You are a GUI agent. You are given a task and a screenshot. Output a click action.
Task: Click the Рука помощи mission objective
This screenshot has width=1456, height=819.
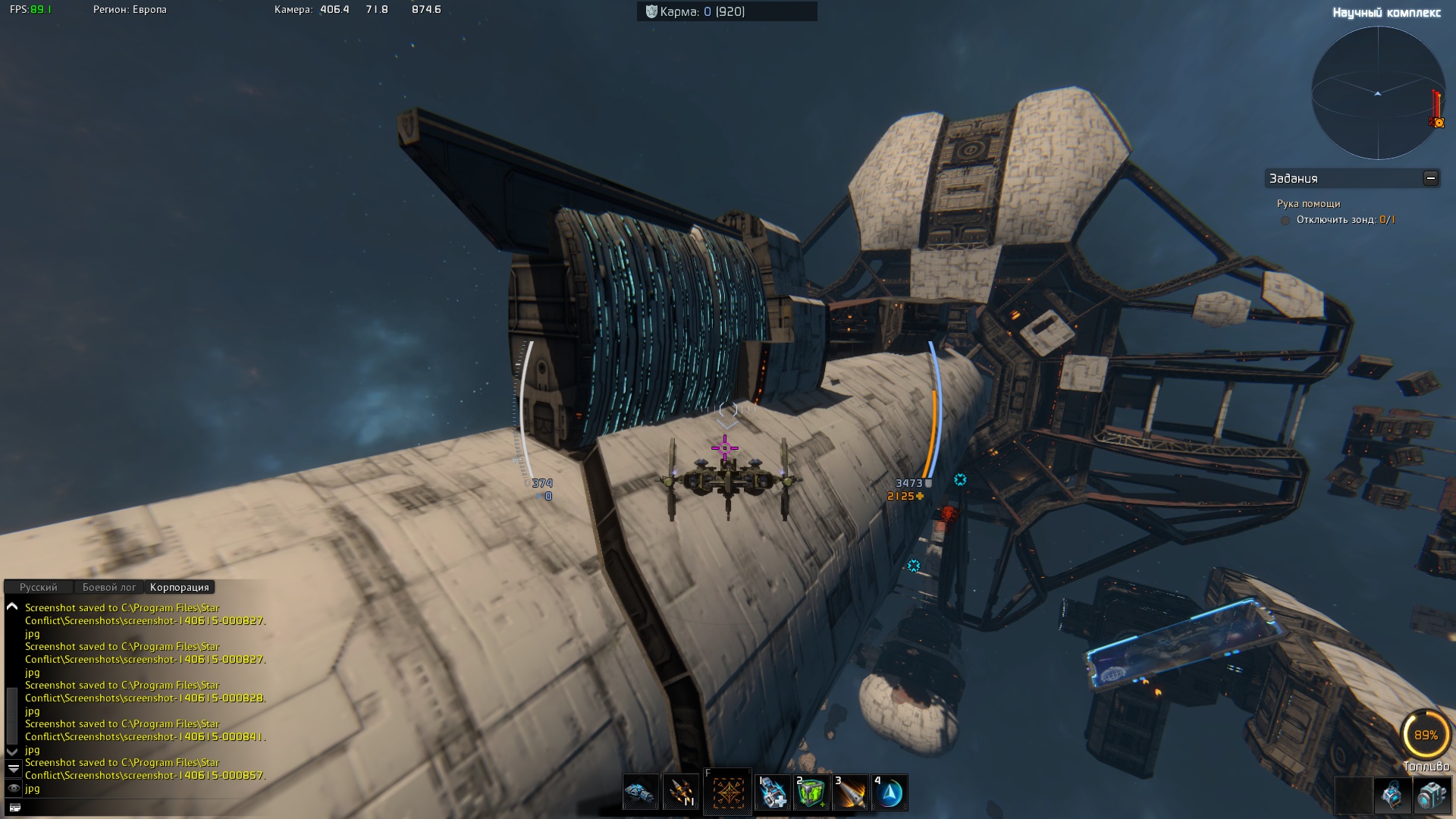[1308, 203]
